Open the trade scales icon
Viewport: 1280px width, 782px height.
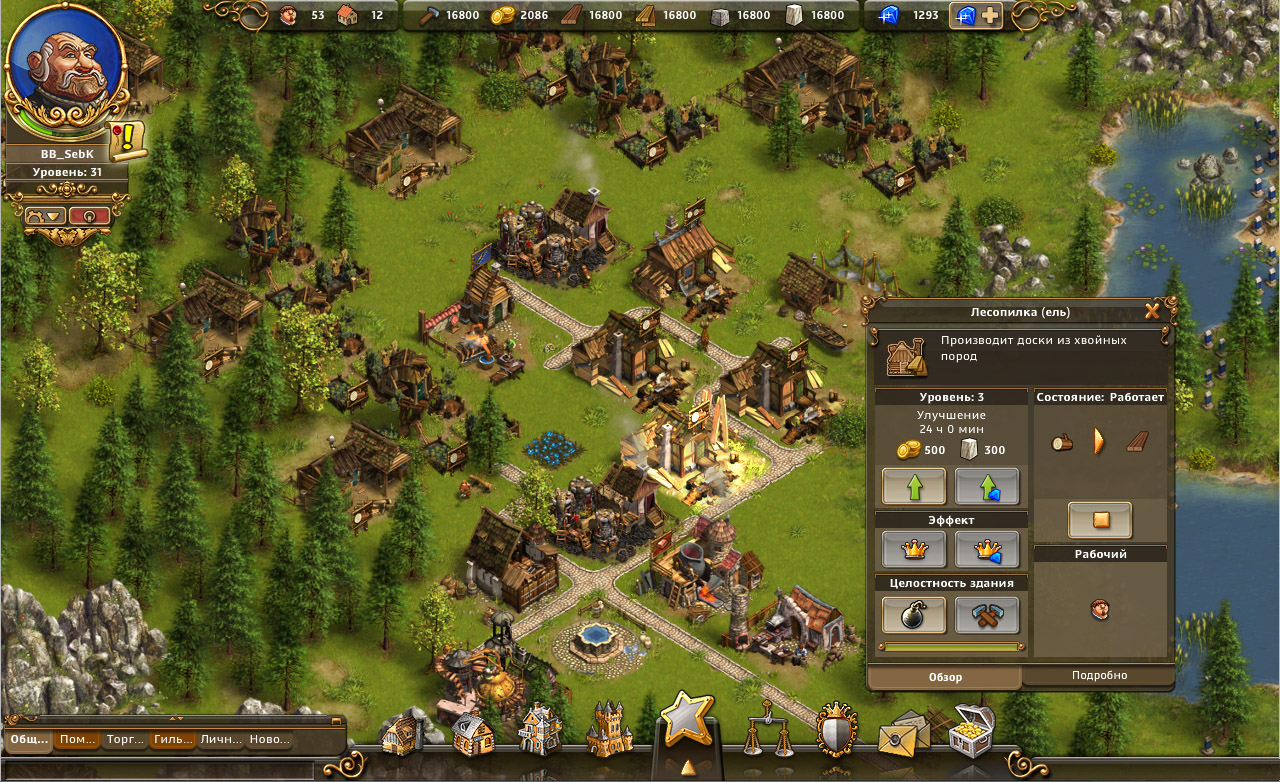click(x=768, y=726)
